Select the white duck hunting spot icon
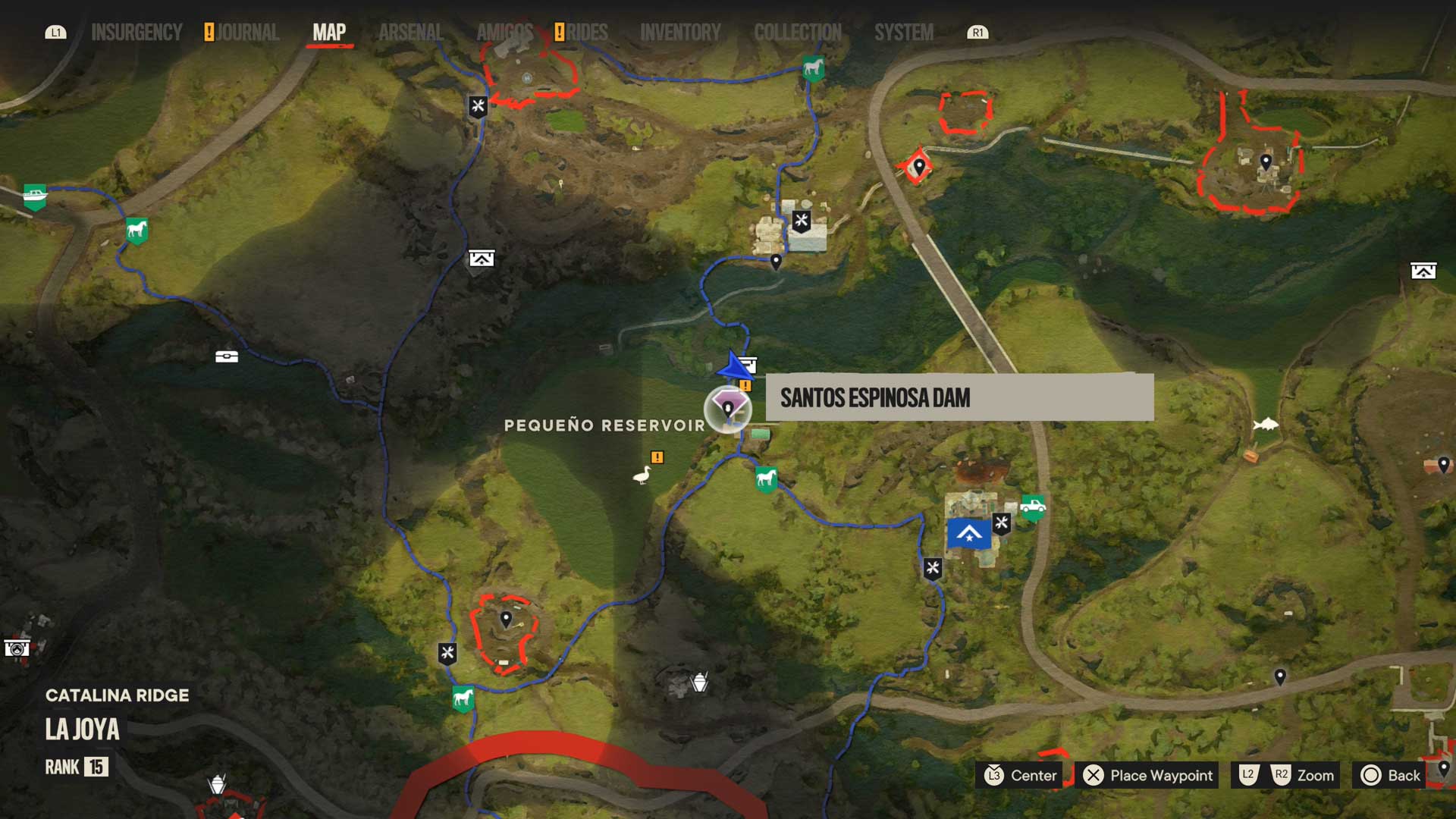1456x819 pixels. (642, 475)
